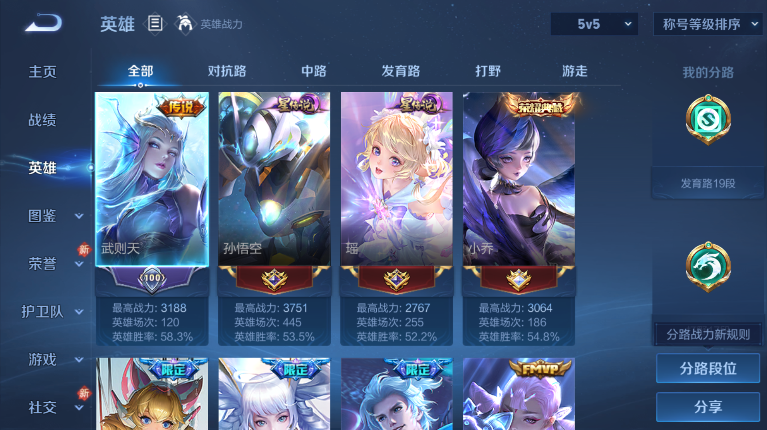Switch to the 中路 tab
This screenshot has height=430, width=767.
click(x=314, y=71)
